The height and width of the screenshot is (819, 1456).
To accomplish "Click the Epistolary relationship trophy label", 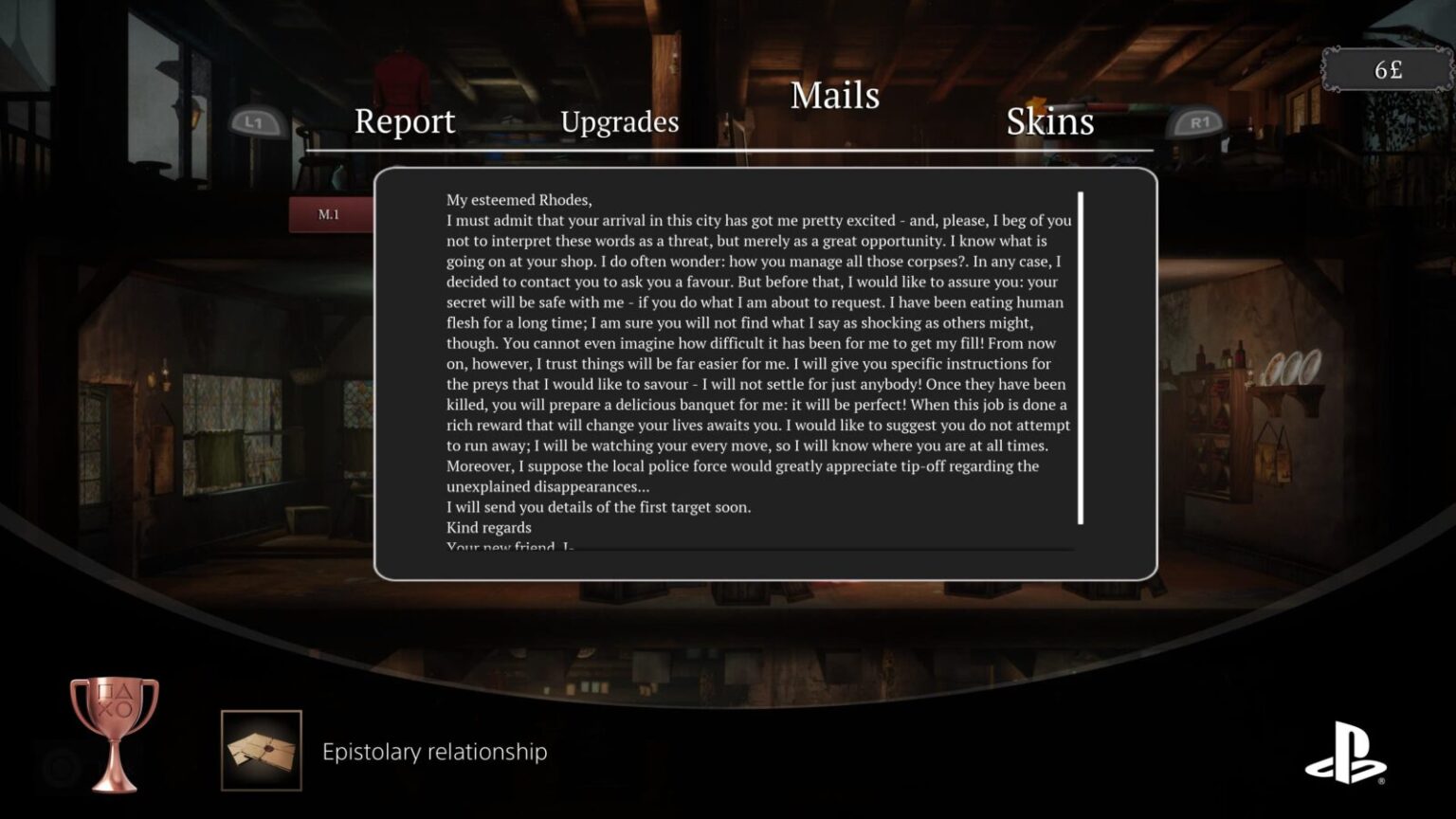I will pyautogui.click(x=433, y=752).
